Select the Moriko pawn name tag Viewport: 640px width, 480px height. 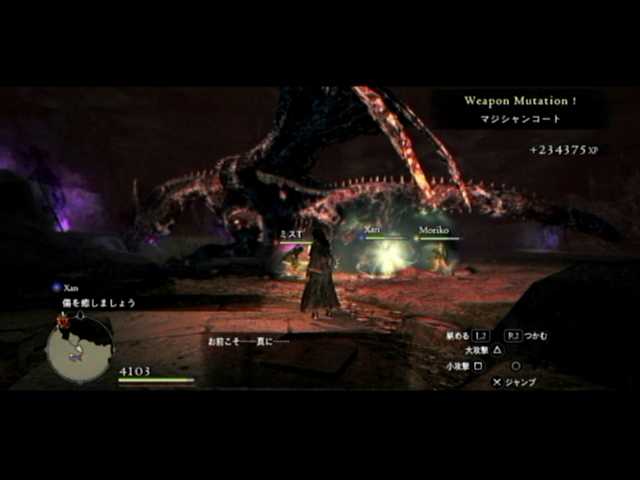coord(433,230)
